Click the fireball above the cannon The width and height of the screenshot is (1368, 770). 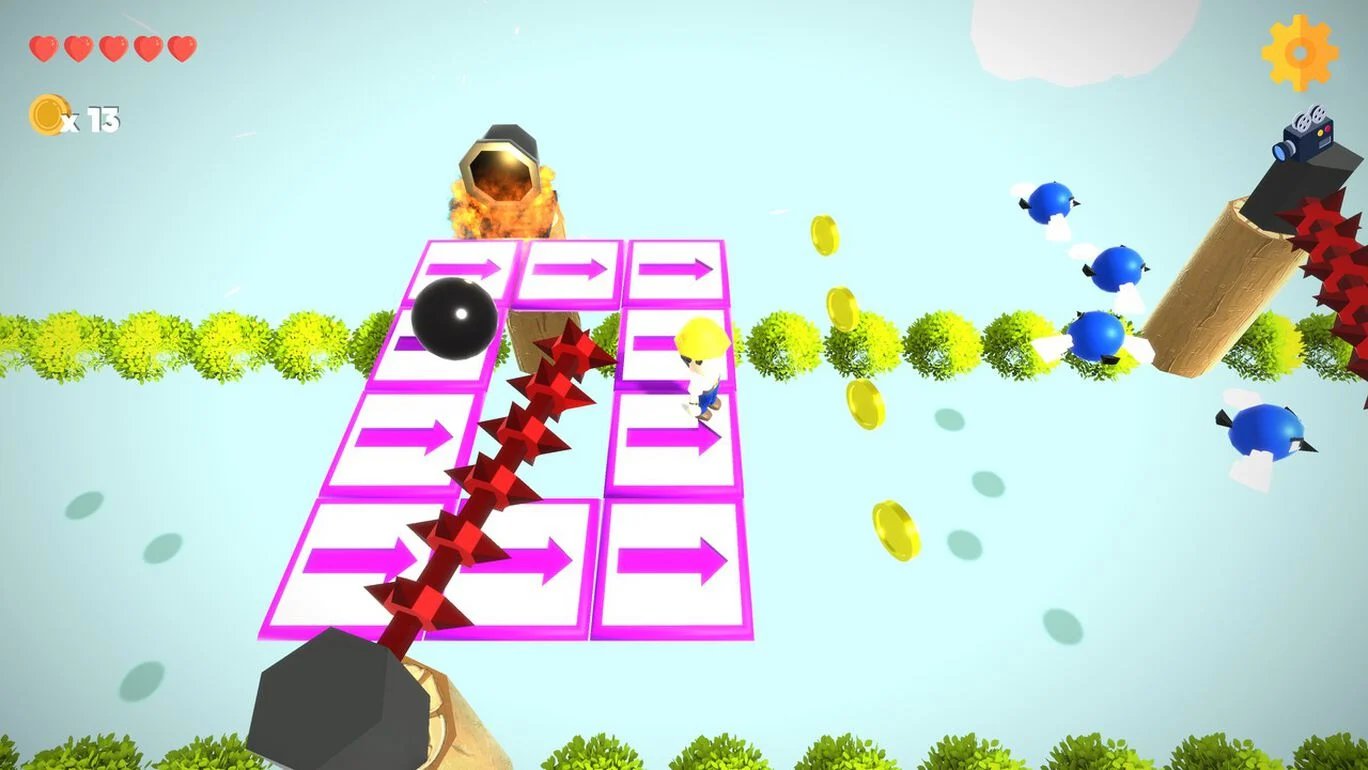[500, 205]
